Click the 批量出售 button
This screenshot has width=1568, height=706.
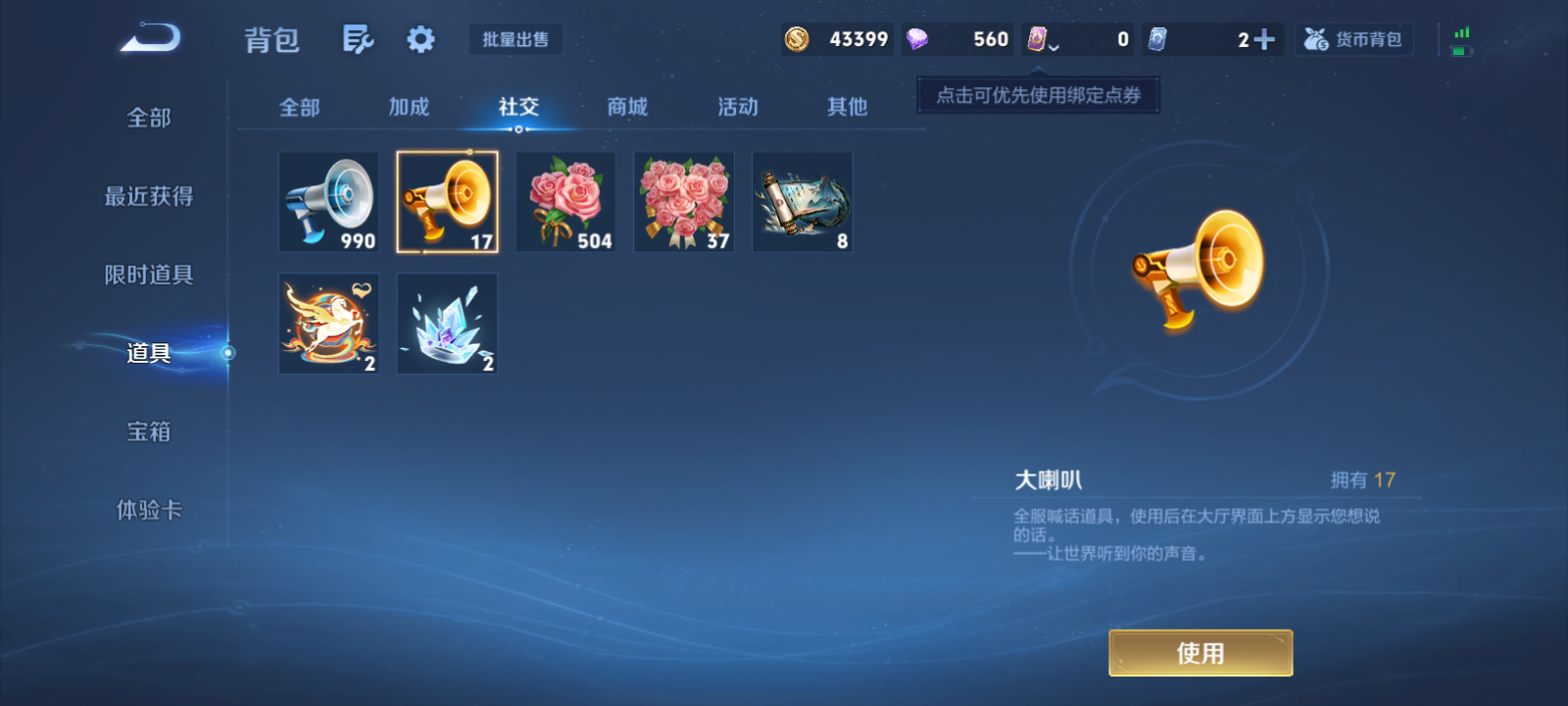(x=516, y=39)
